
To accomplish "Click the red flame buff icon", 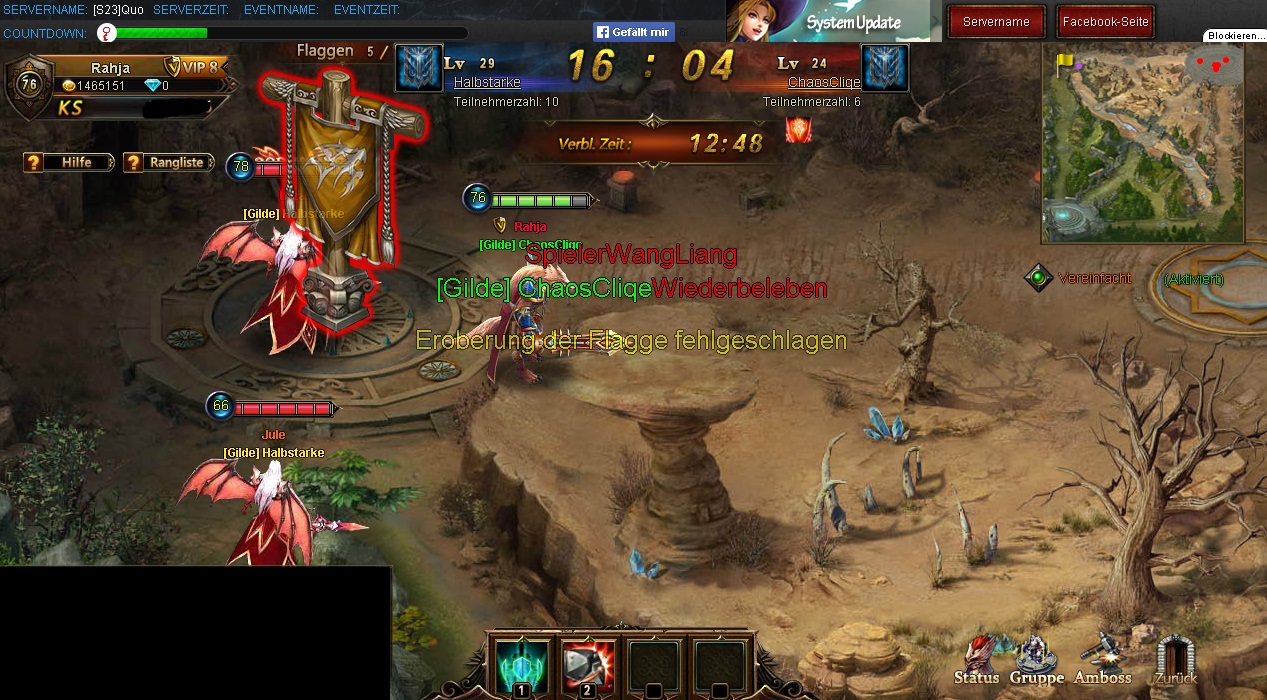I will 798,130.
